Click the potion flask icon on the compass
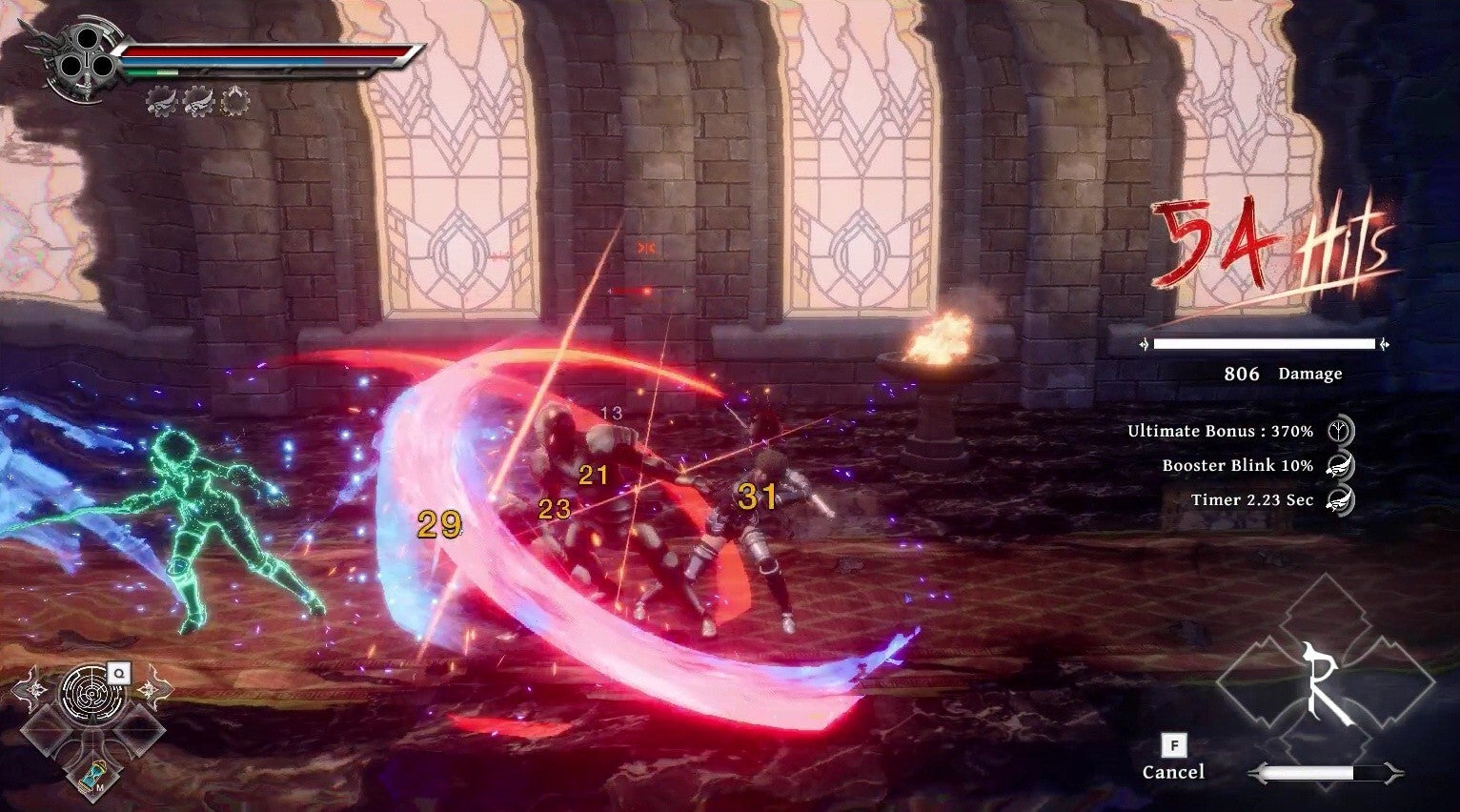 pos(92,778)
